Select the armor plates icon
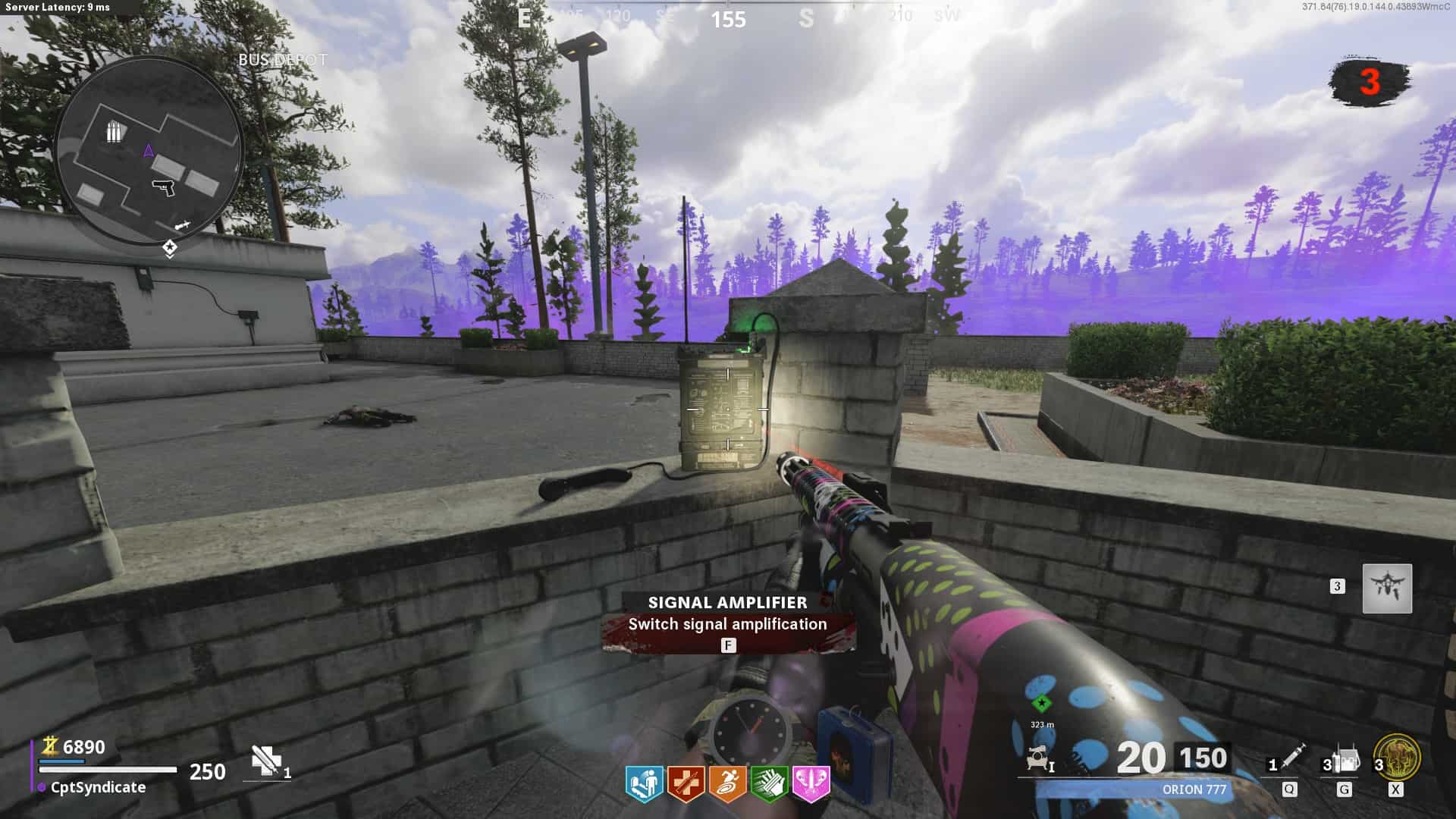Screen dimensions: 1456x819 [x=265, y=761]
